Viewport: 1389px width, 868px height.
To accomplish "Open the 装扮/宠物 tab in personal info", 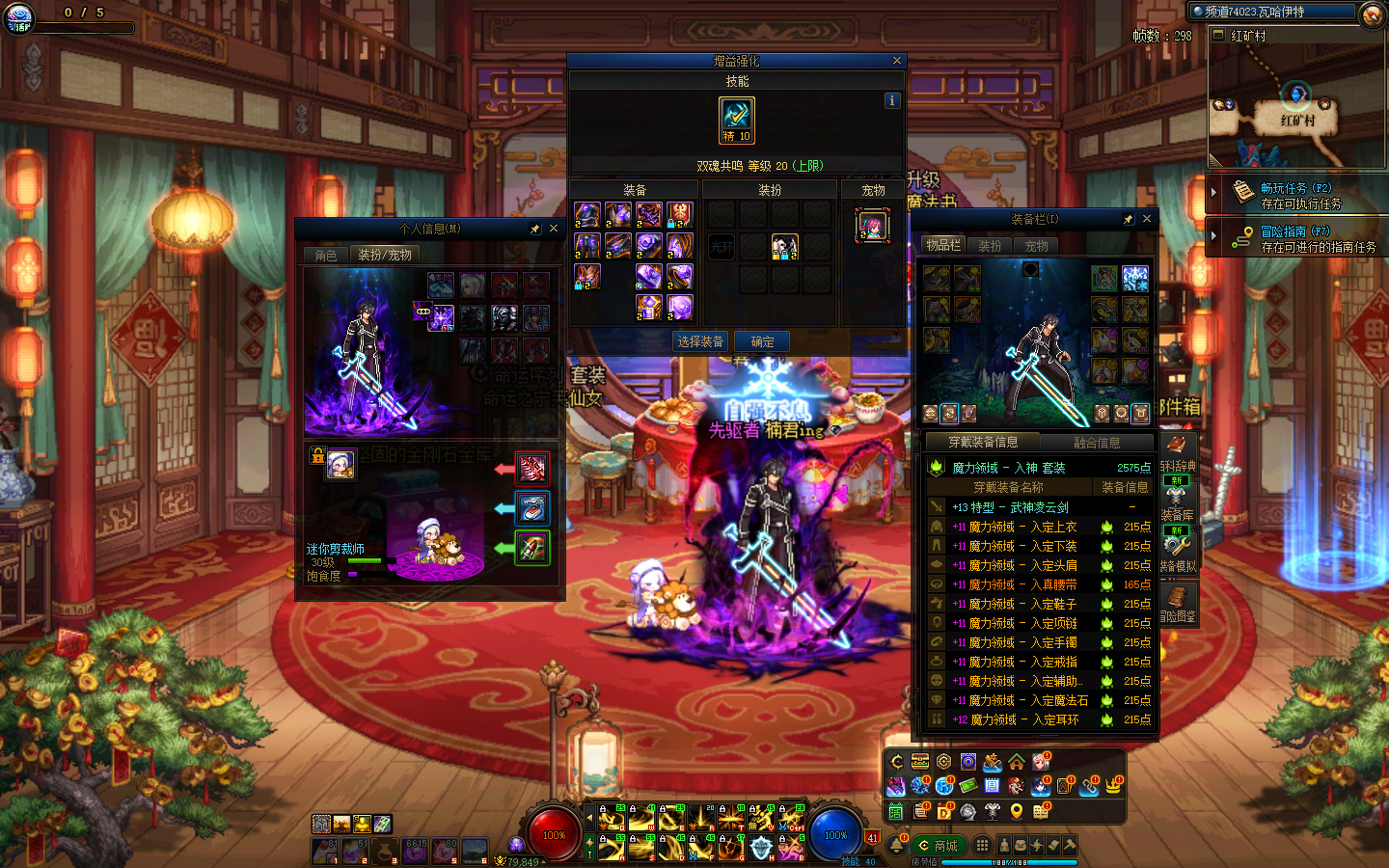I will [x=385, y=256].
